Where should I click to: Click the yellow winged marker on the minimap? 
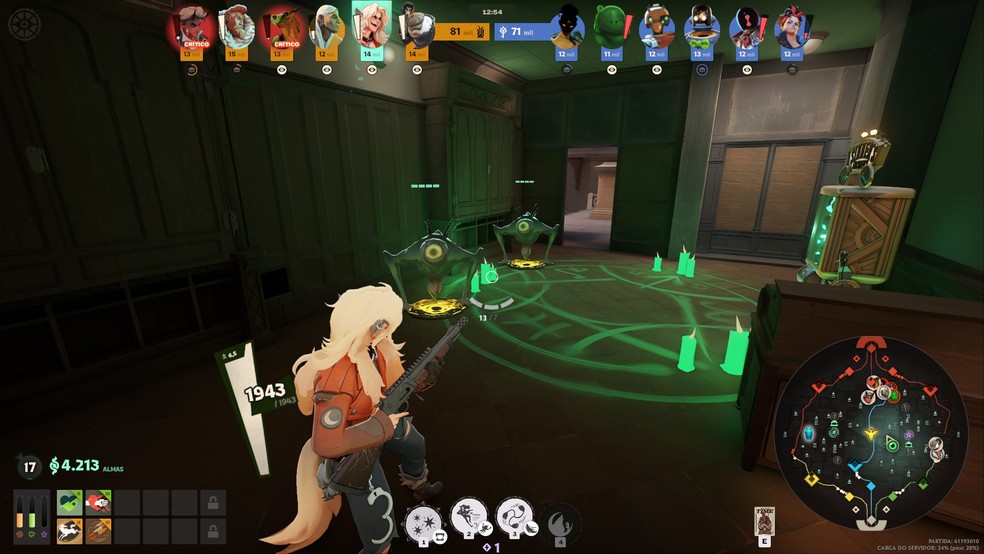pyautogui.click(x=871, y=435)
